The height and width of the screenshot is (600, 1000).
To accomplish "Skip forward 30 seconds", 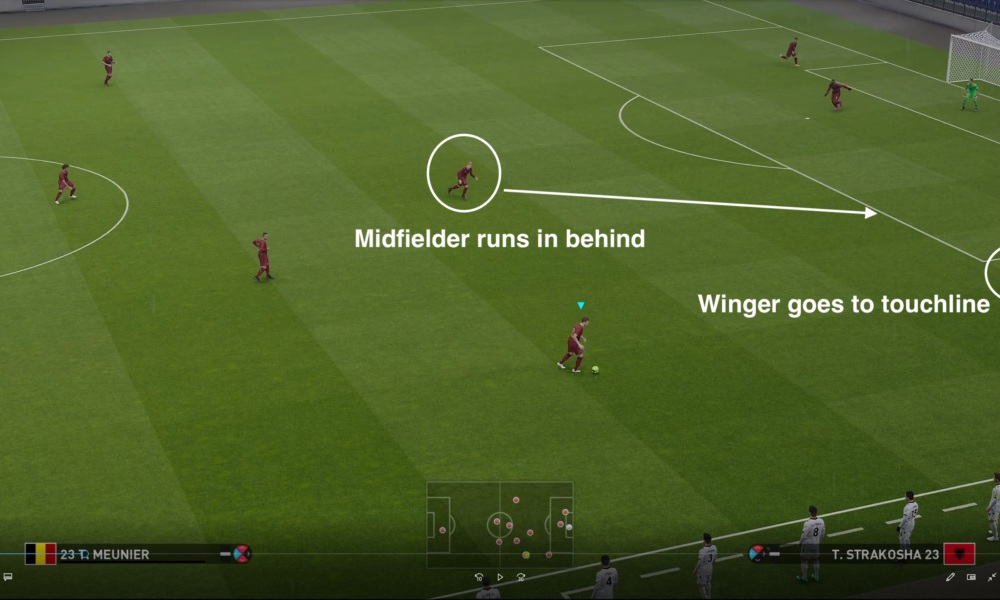I will [521, 577].
